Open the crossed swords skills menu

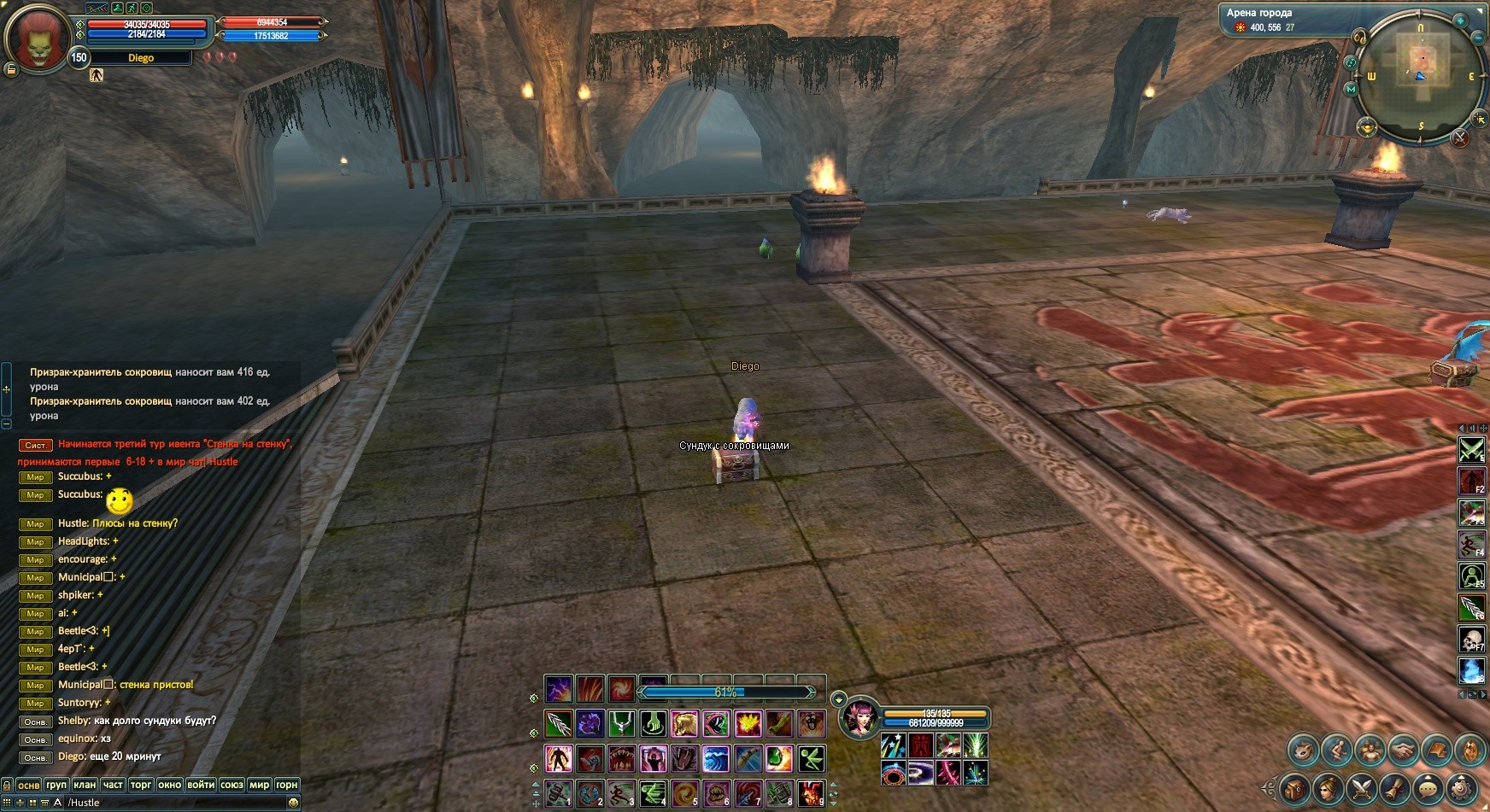(1361, 788)
